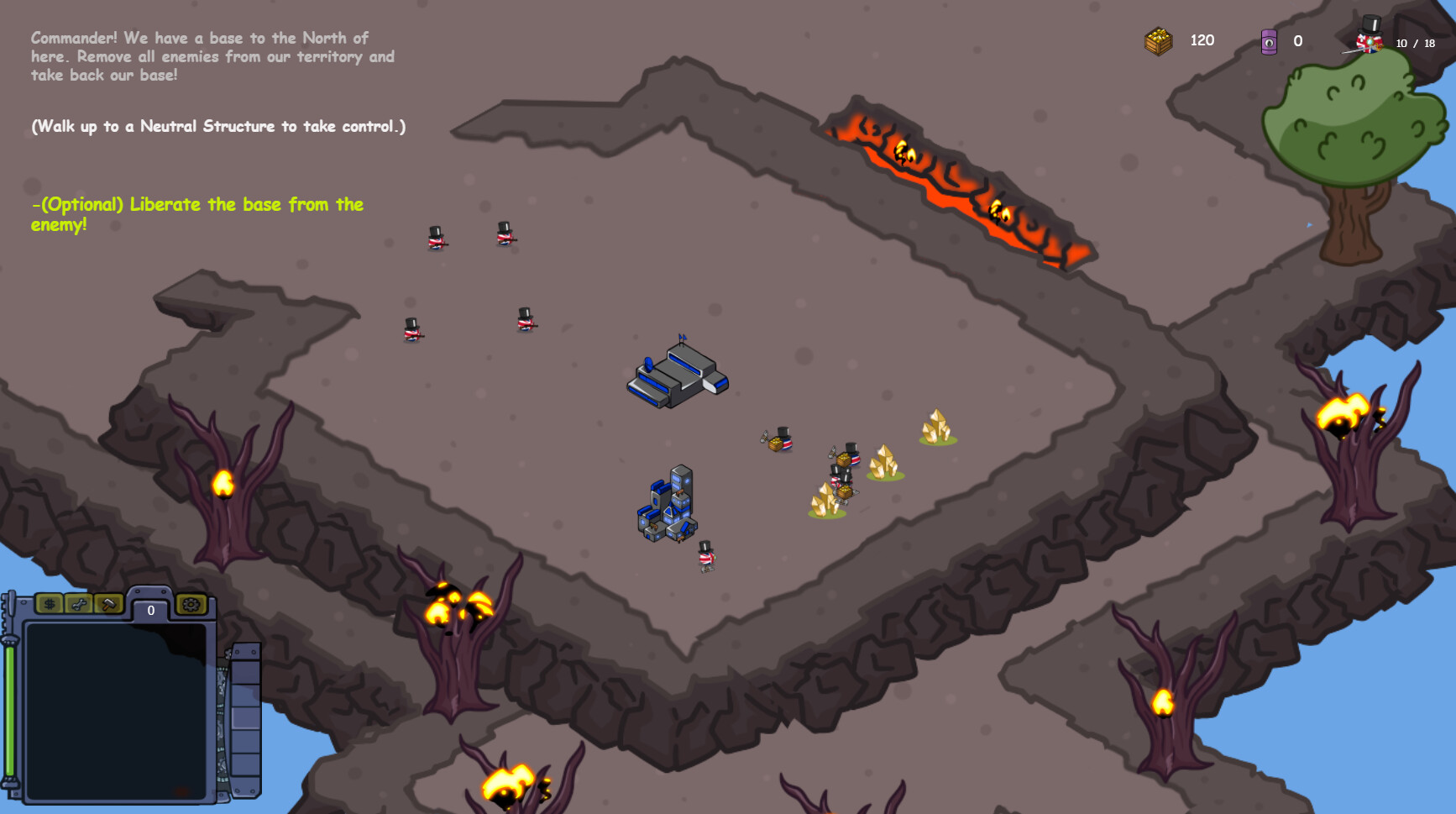This screenshot has width=1456, height=814.
Task: Open the gear settings icon
Action: point(192,604)
